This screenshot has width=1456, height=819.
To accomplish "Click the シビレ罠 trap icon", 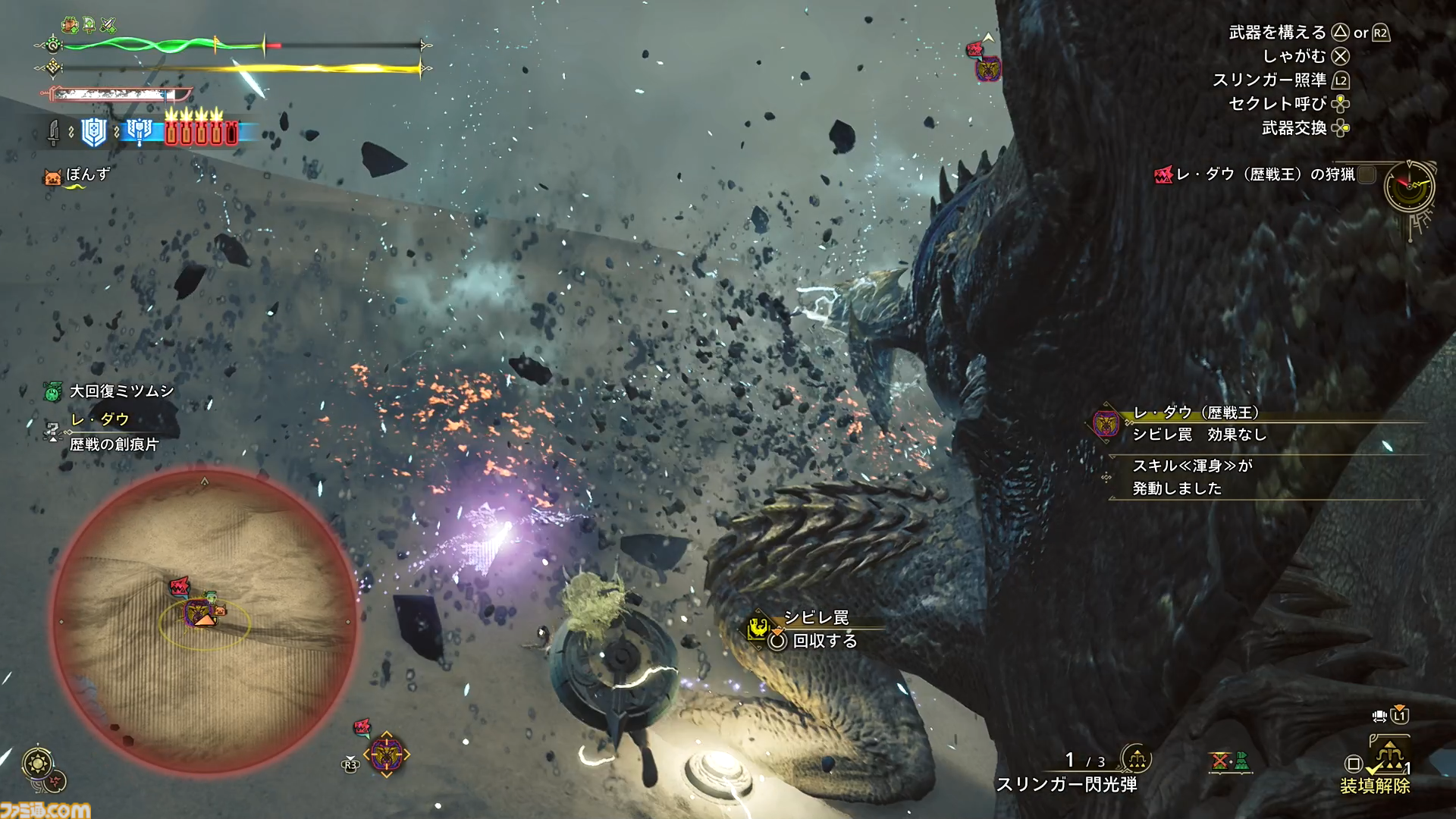I will point(759,626).
